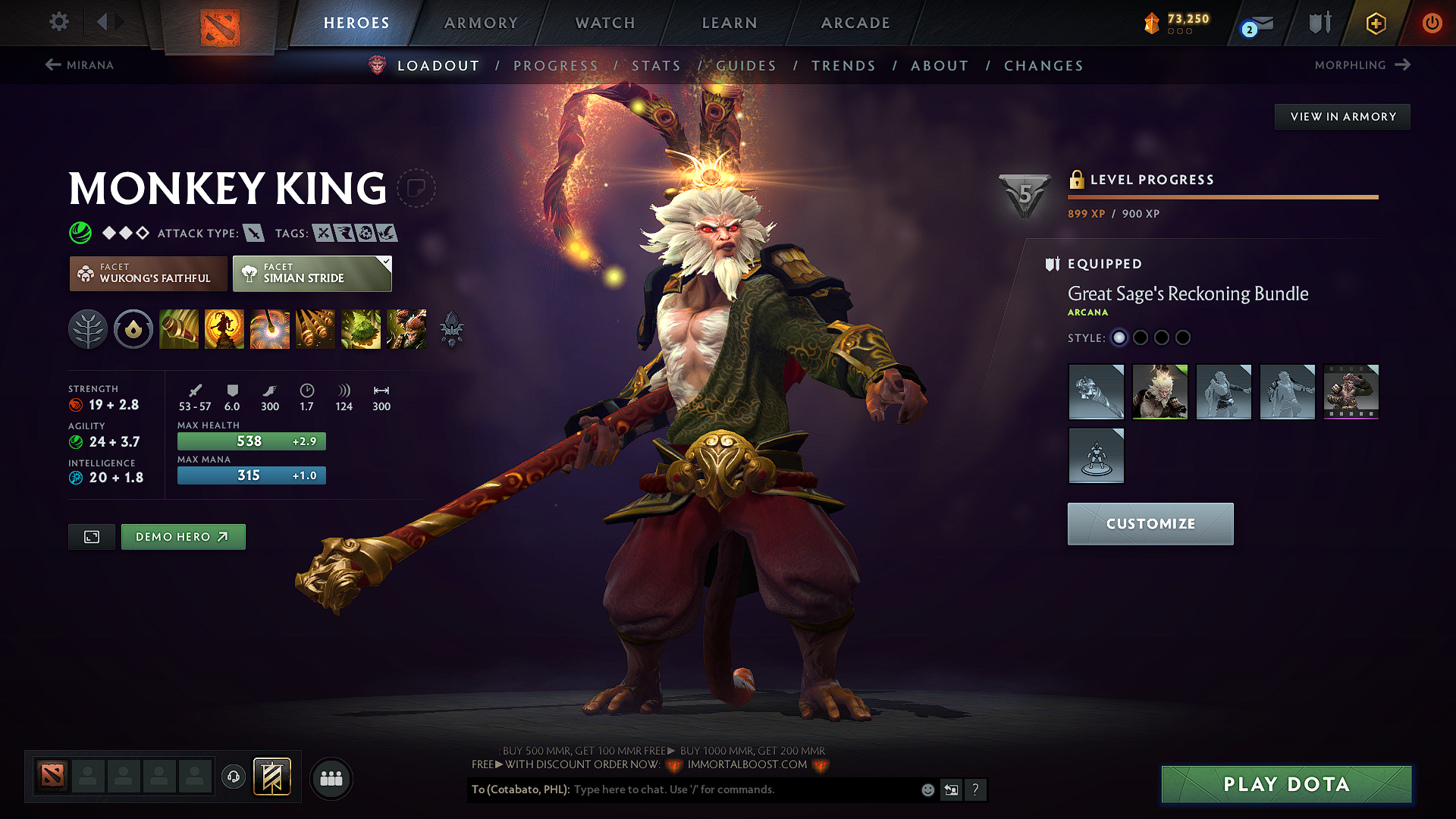Switch to the STATS tab
The width and height of the screenshot is (1456, 819).
tap(657, 65)
